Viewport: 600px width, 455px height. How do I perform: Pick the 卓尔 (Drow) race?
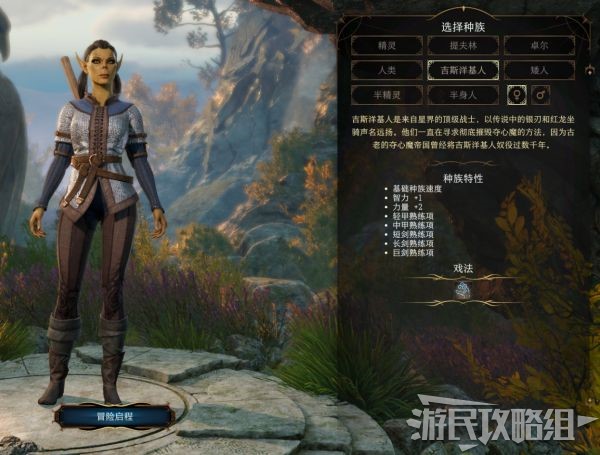[539, 45]
